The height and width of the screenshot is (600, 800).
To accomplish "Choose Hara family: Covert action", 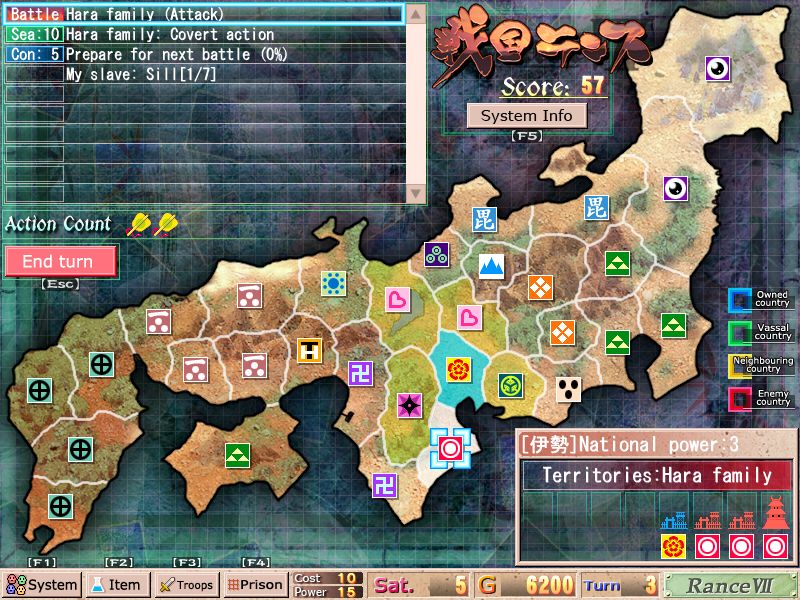I will 204,35.
